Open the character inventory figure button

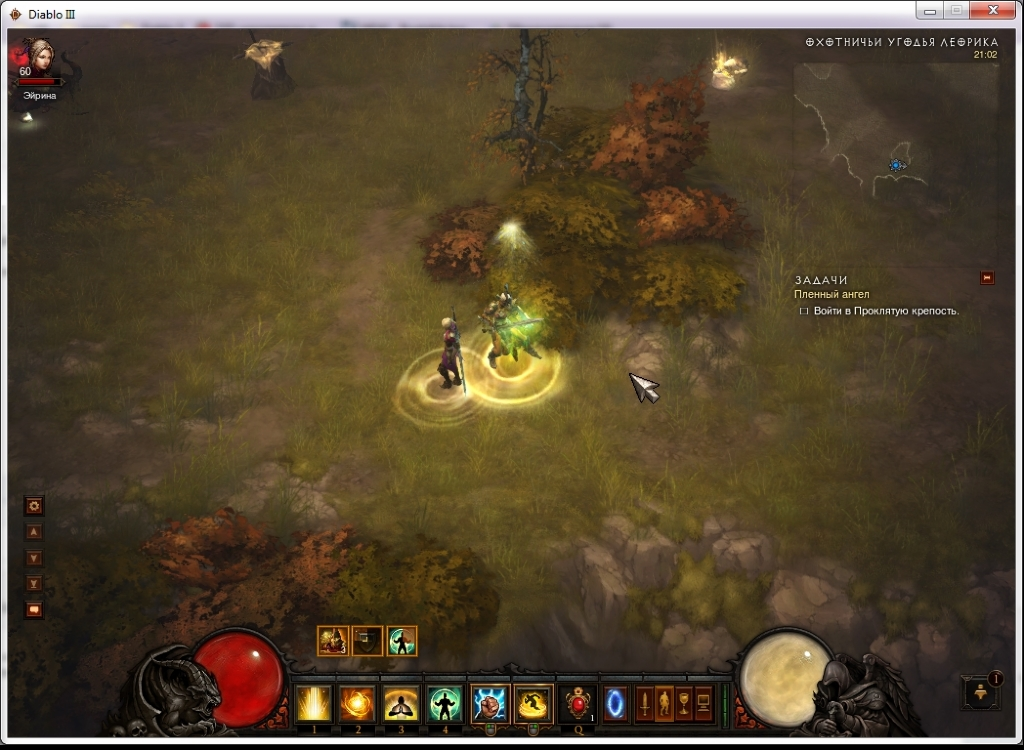click(x=665, y=703)
